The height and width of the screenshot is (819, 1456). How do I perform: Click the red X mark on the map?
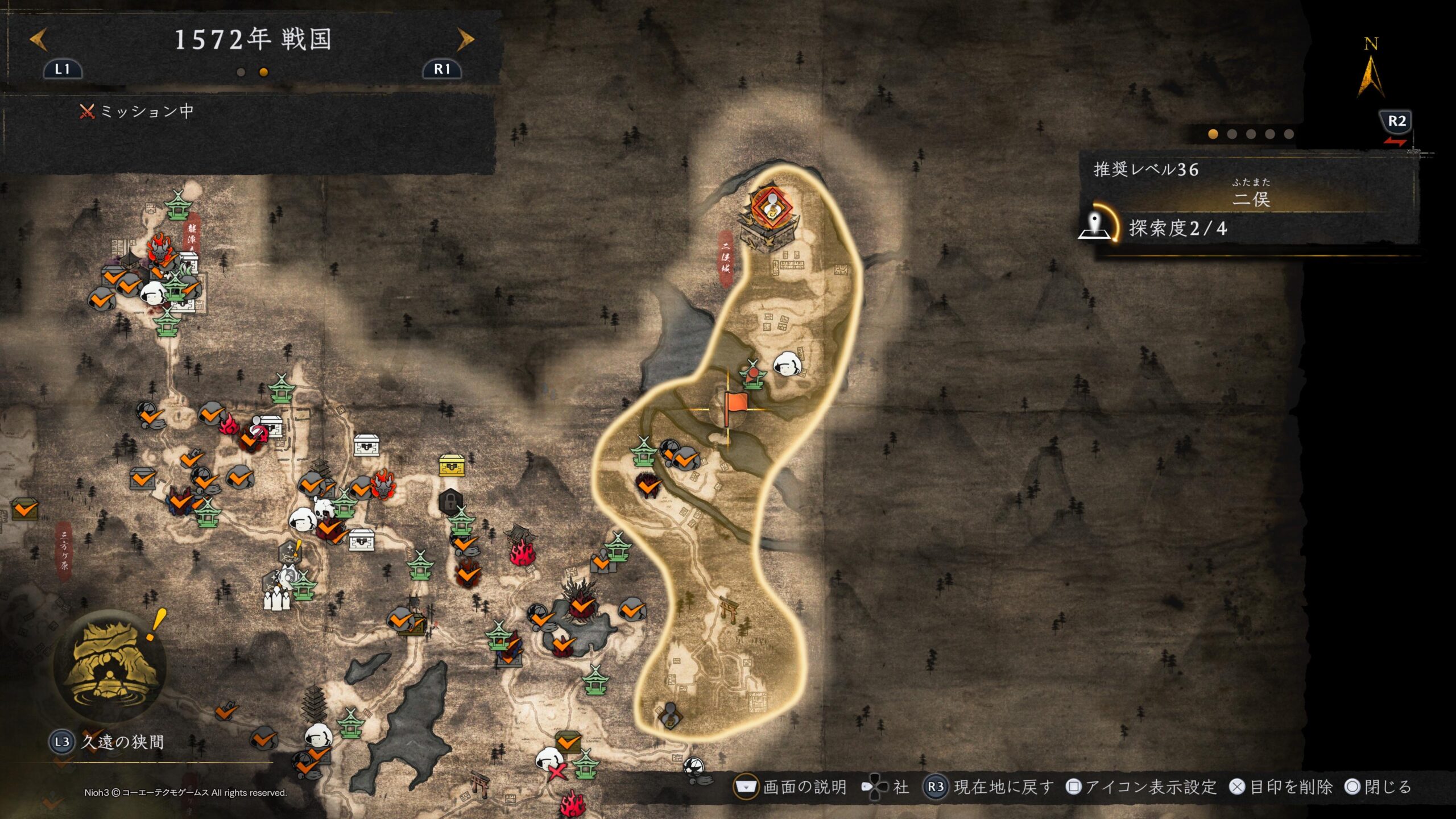point(557,771)
